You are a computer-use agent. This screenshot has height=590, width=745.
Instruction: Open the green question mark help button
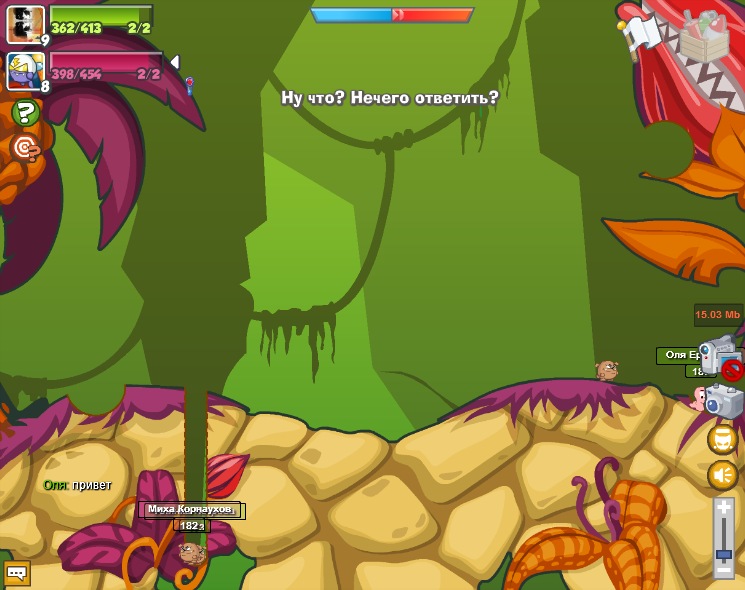[x=24, y=111]
